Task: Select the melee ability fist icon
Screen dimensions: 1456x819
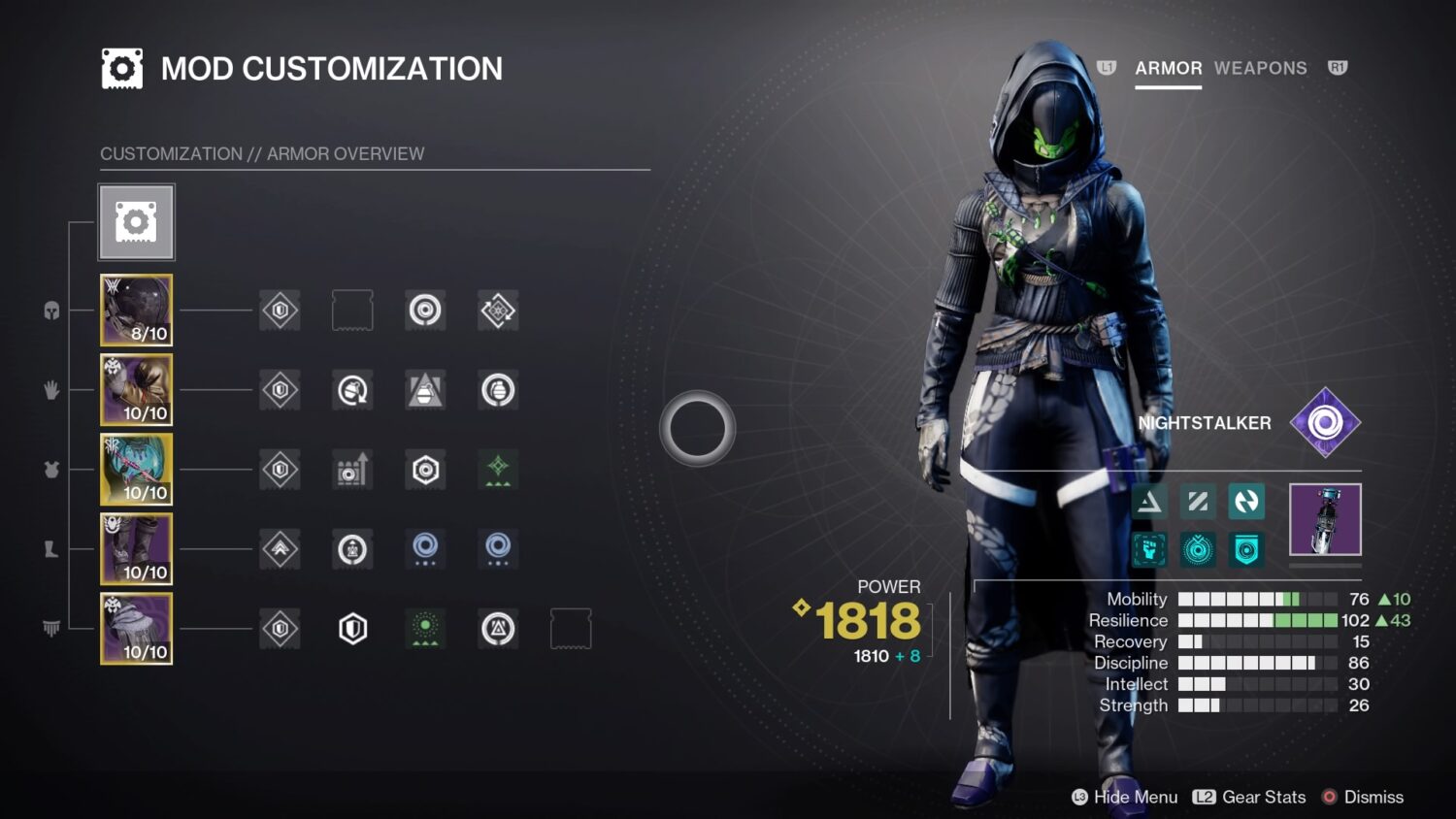Action: pyautogui.click(x=1149, y=548)
